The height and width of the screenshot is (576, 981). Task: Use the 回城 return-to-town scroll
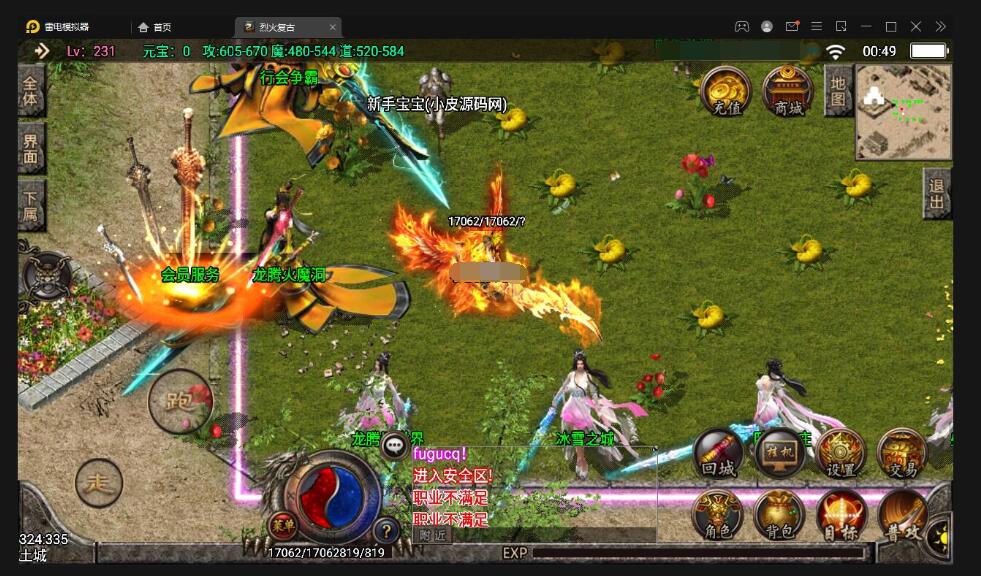[718, 455]
